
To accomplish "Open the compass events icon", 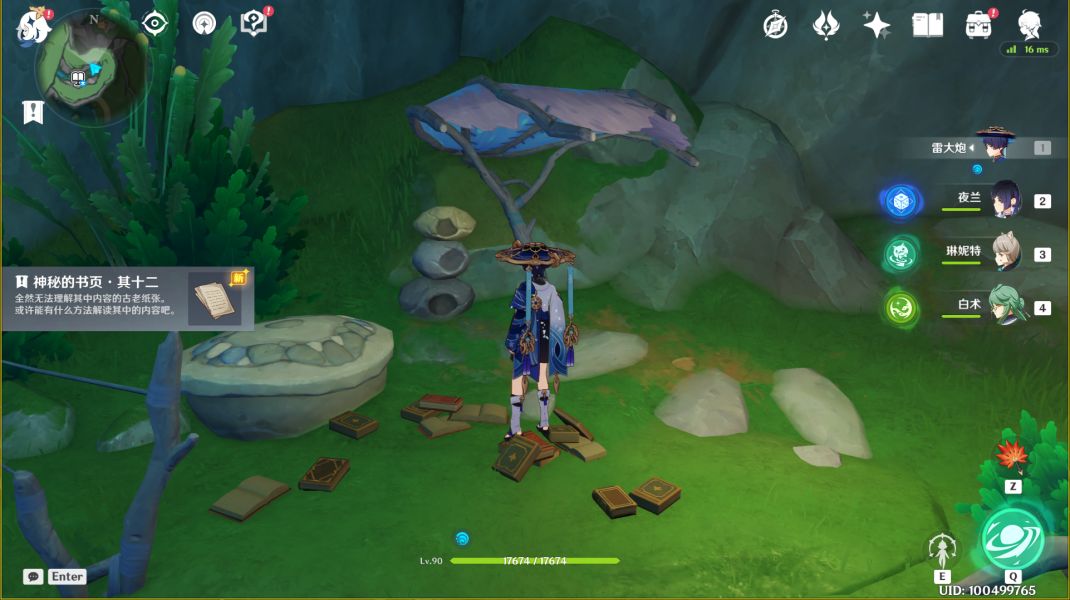I will click(x=775, y=25).
